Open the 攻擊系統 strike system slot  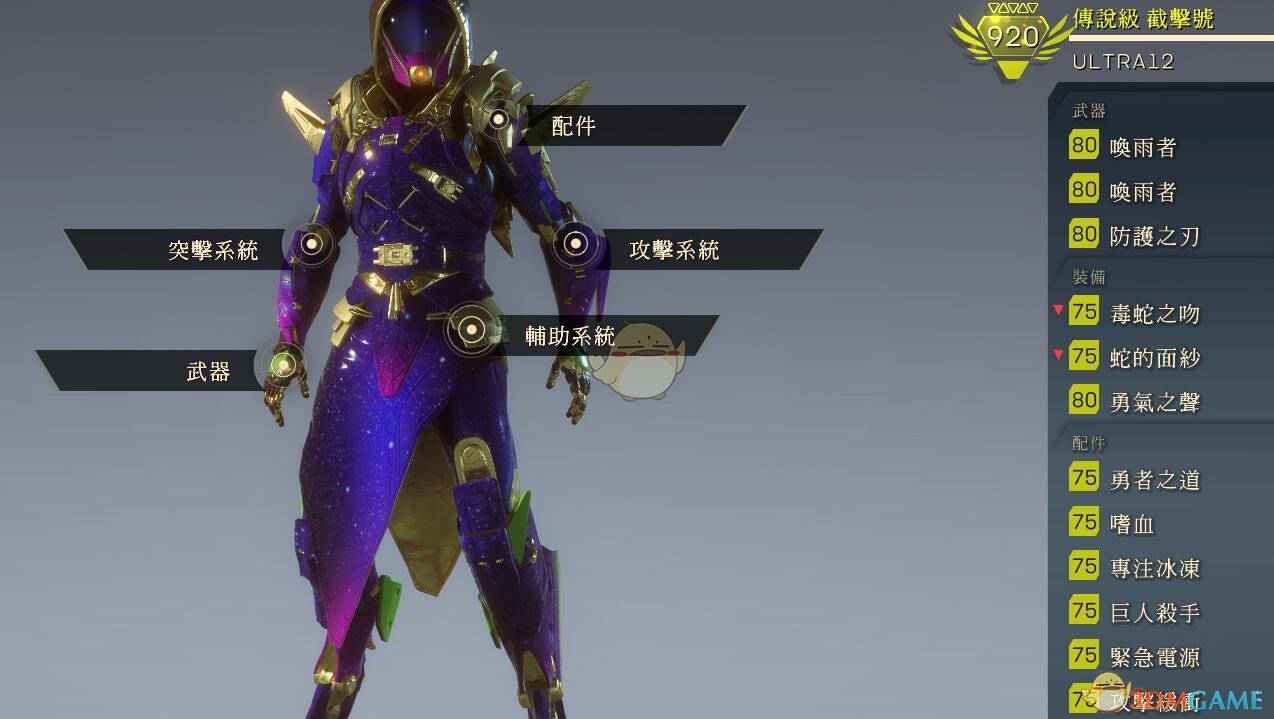coord(674,249)
